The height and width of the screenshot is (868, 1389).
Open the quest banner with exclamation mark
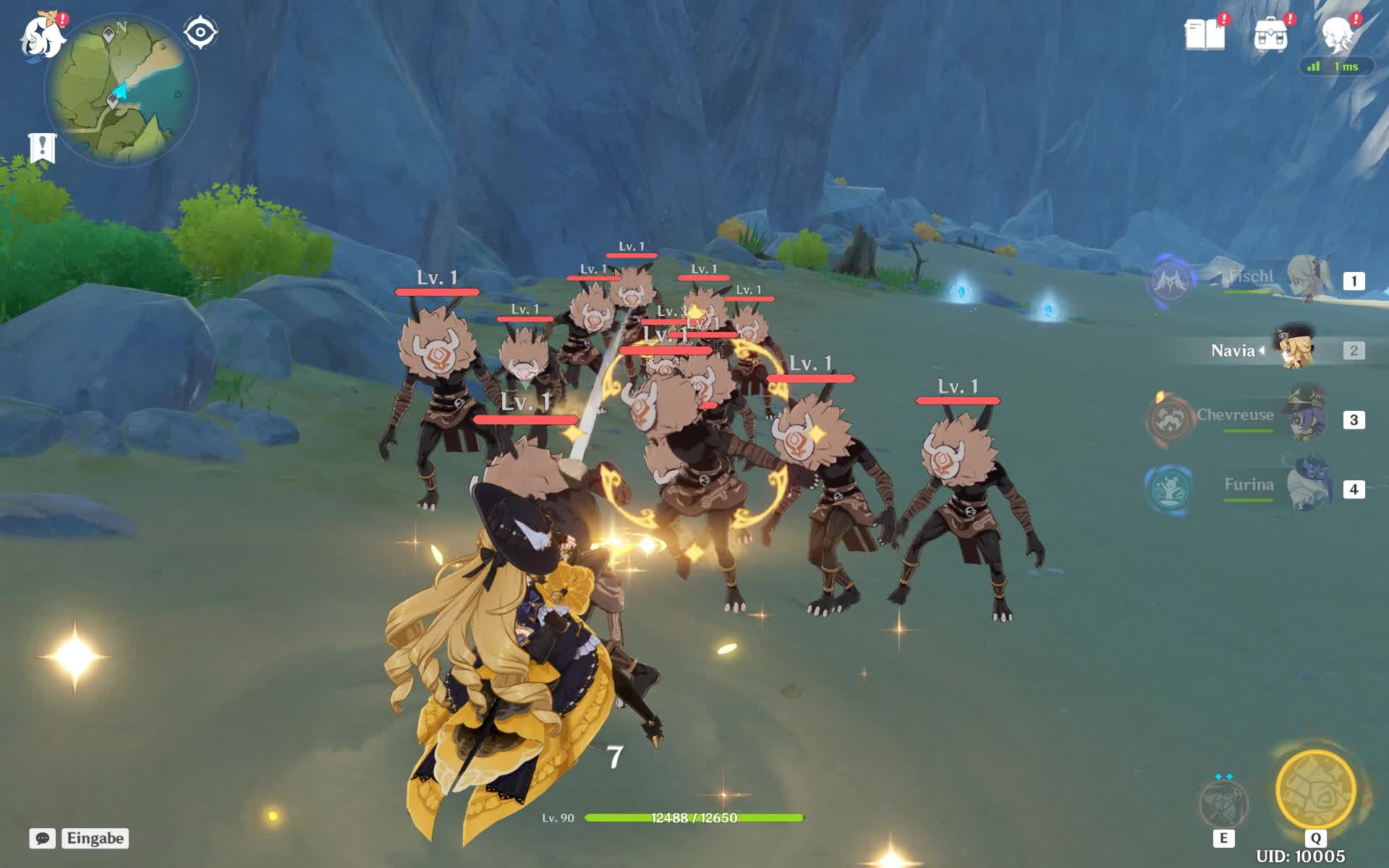[42, 148]
